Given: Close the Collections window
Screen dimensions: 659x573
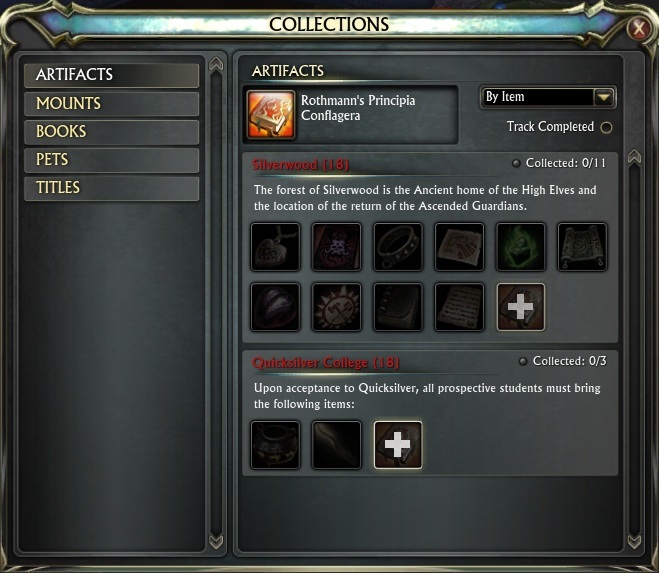Looking at the screenshot, I should point(638,30).
